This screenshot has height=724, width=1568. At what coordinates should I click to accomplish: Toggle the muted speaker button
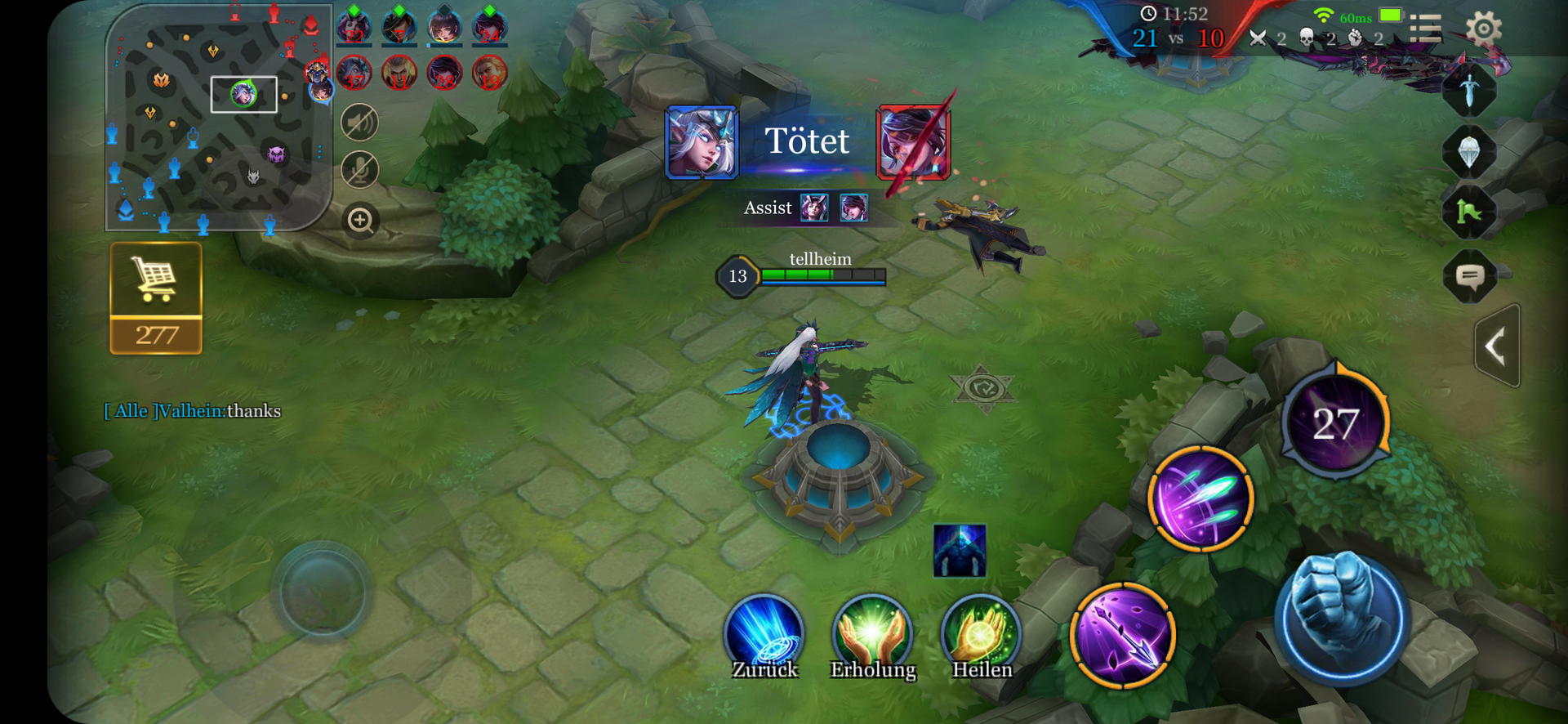click(x=359, y=123)
